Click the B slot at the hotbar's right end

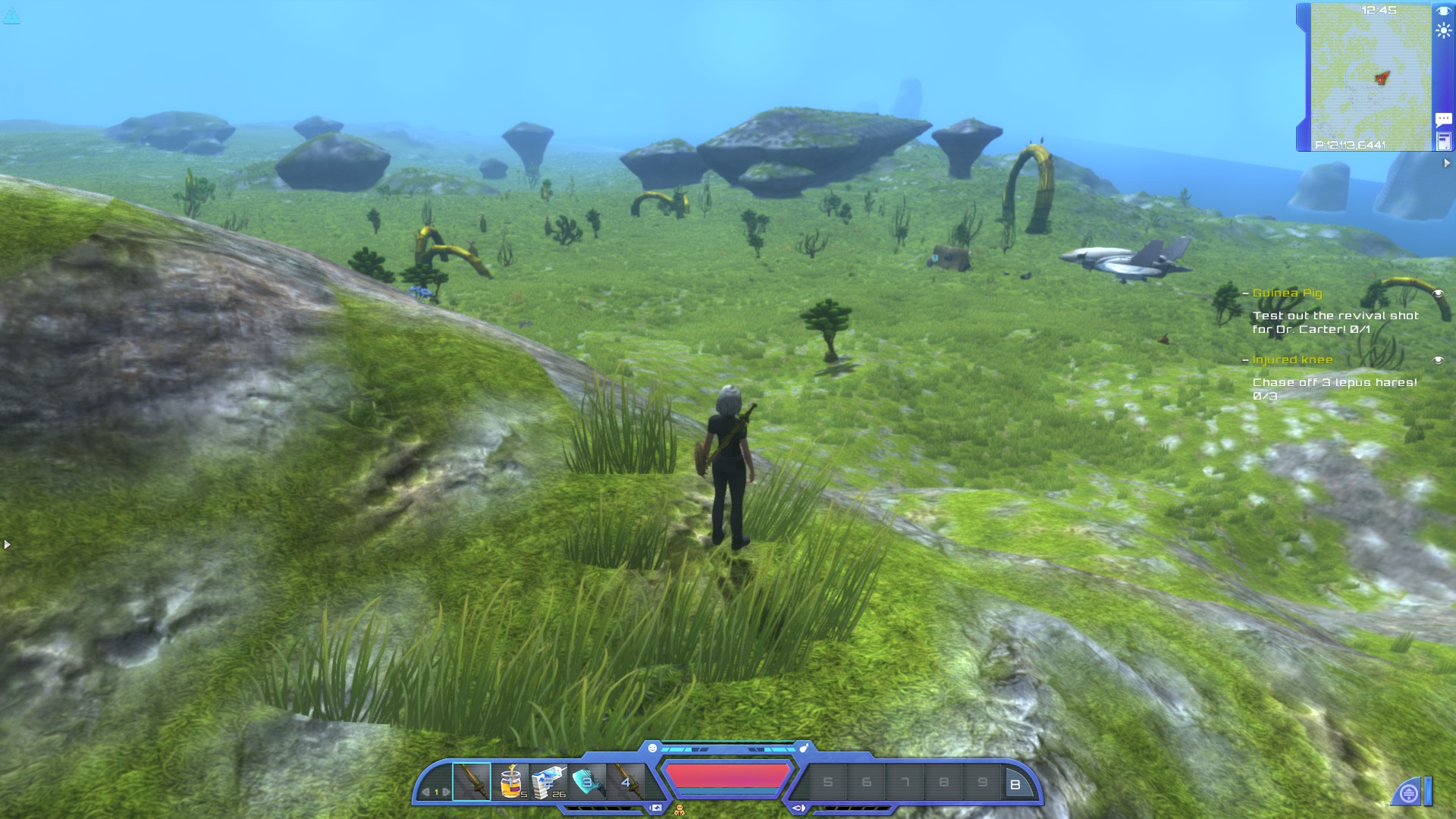(1014, 786)
